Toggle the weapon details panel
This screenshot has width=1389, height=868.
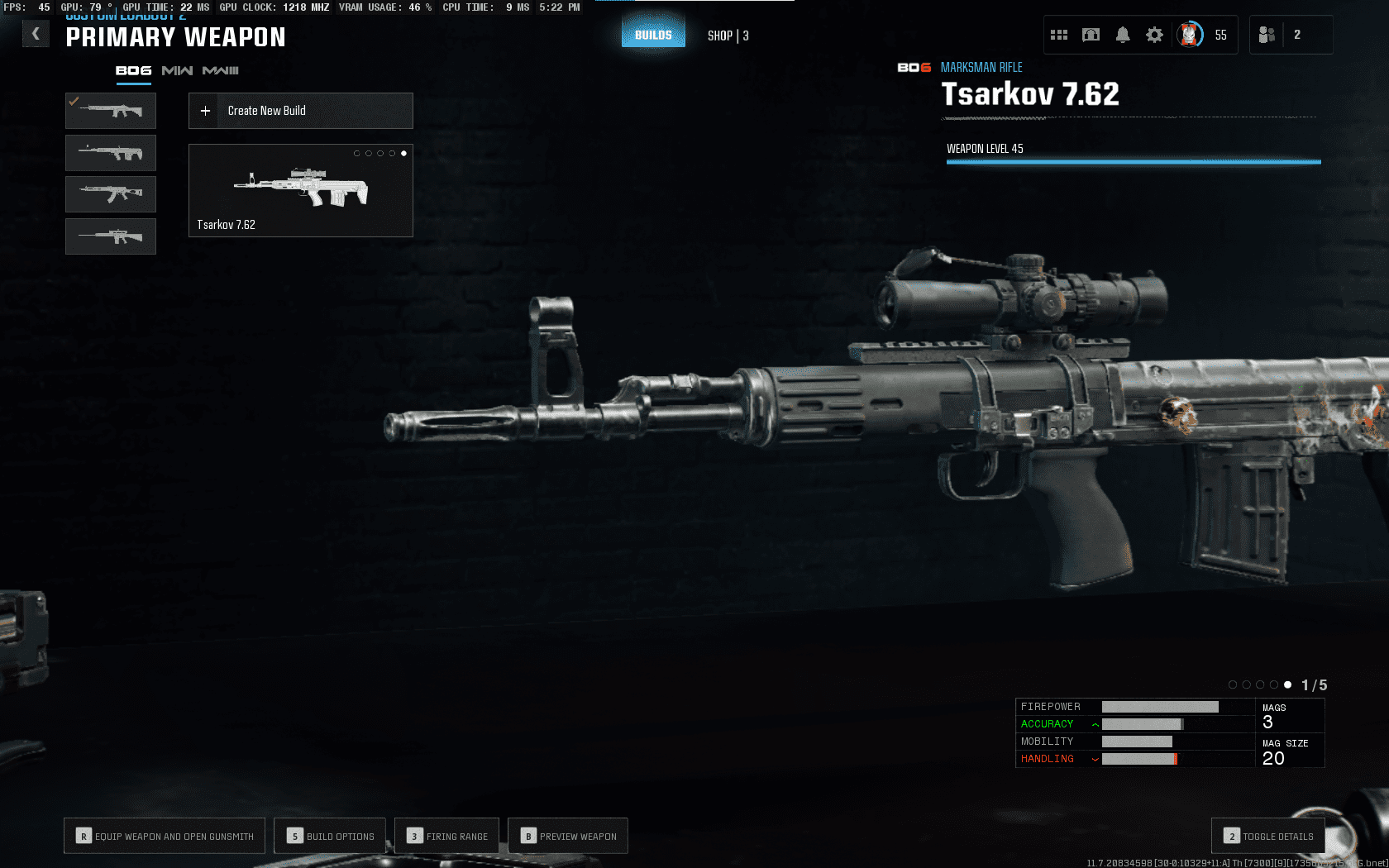(1268, 836)
